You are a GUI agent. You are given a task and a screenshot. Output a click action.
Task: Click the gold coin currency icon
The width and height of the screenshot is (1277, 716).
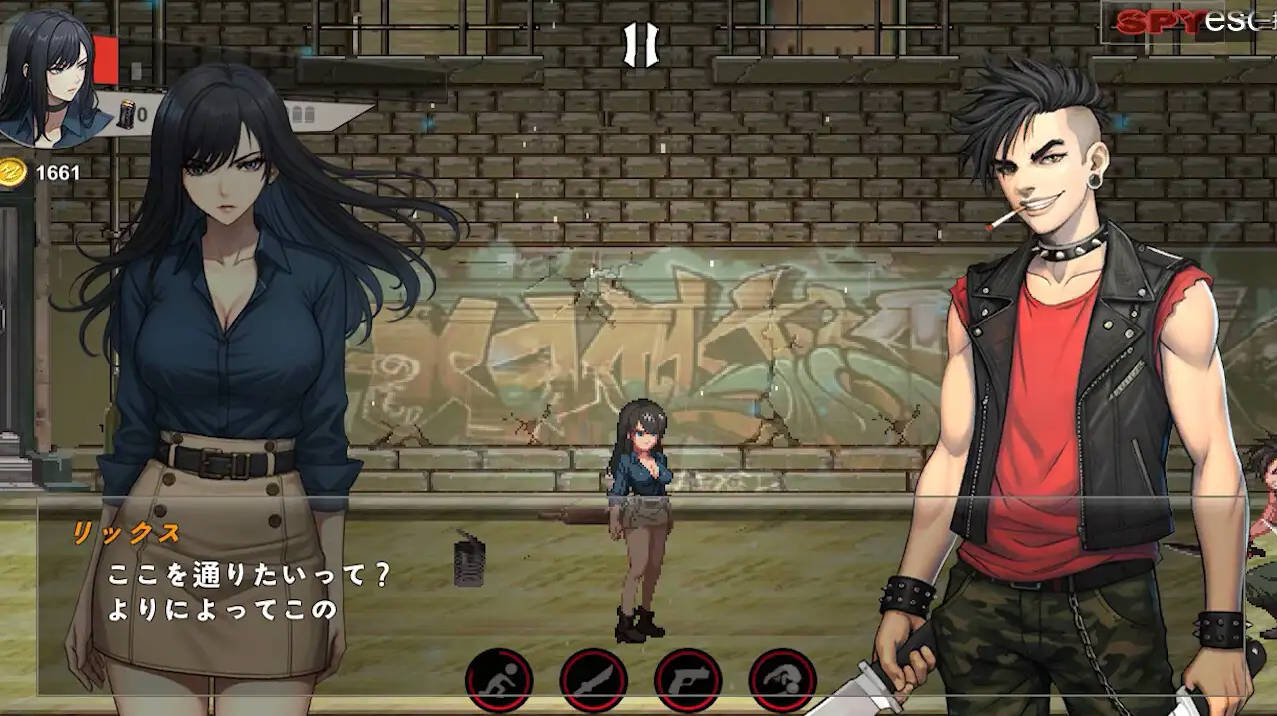12,172
